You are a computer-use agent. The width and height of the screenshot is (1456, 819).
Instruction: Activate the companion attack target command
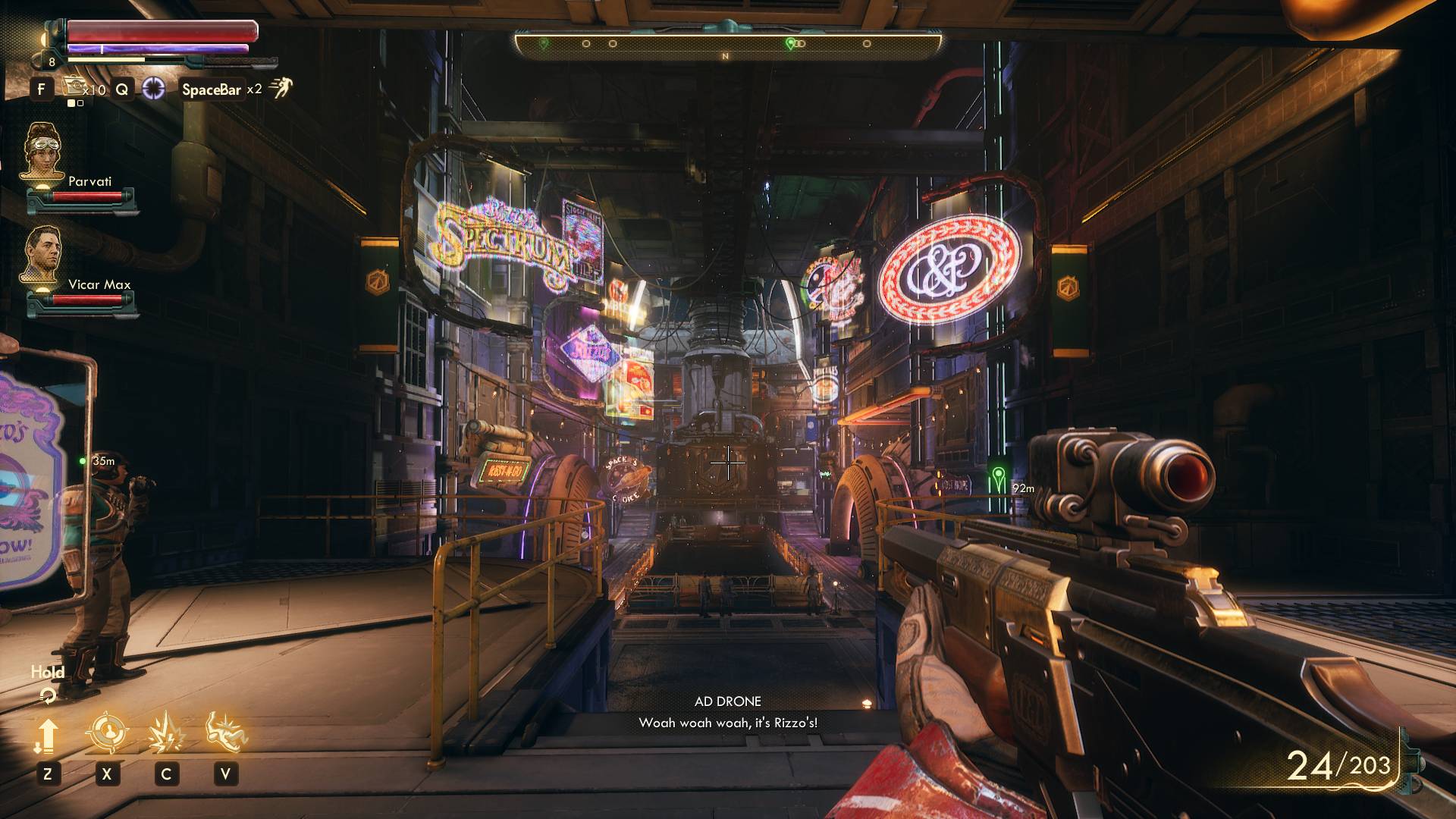click(106, 733)
